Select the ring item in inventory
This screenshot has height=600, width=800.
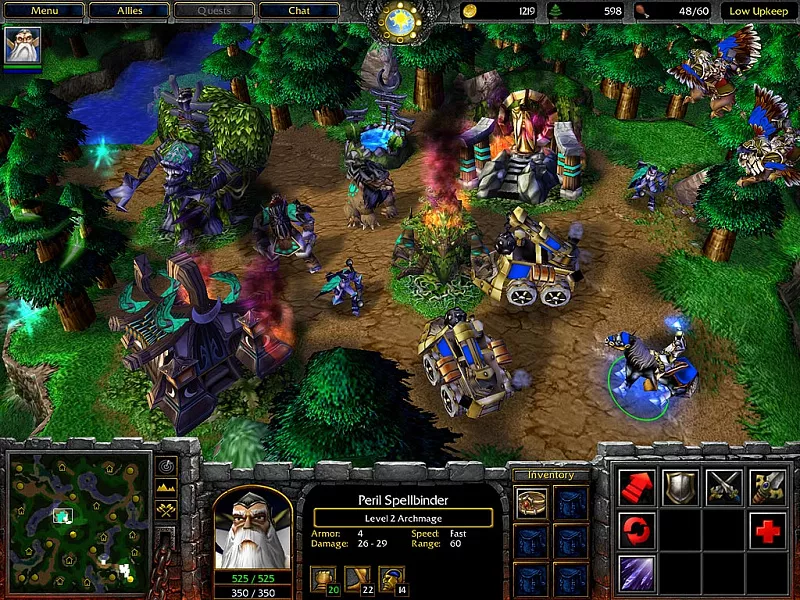pos(531,502)
